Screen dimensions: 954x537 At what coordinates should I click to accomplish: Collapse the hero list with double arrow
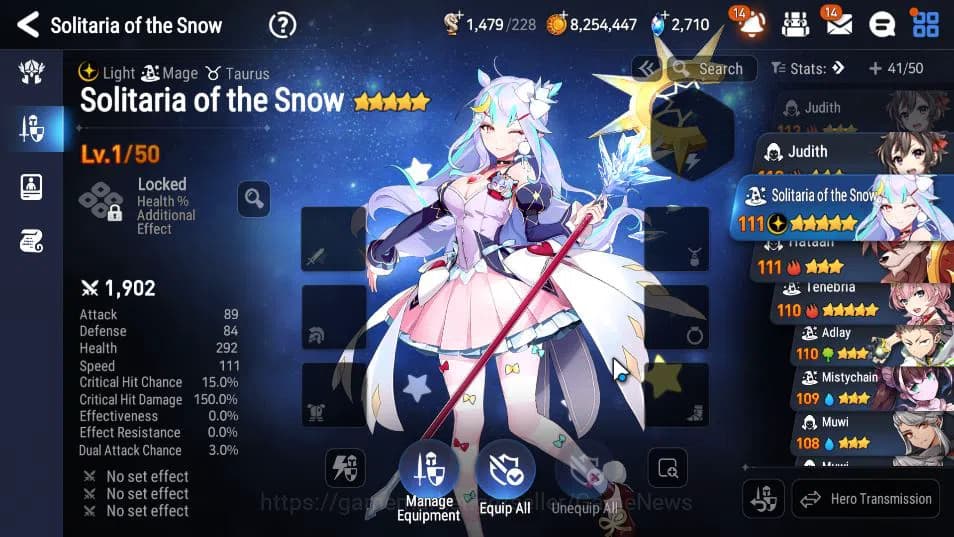point(645,68)
